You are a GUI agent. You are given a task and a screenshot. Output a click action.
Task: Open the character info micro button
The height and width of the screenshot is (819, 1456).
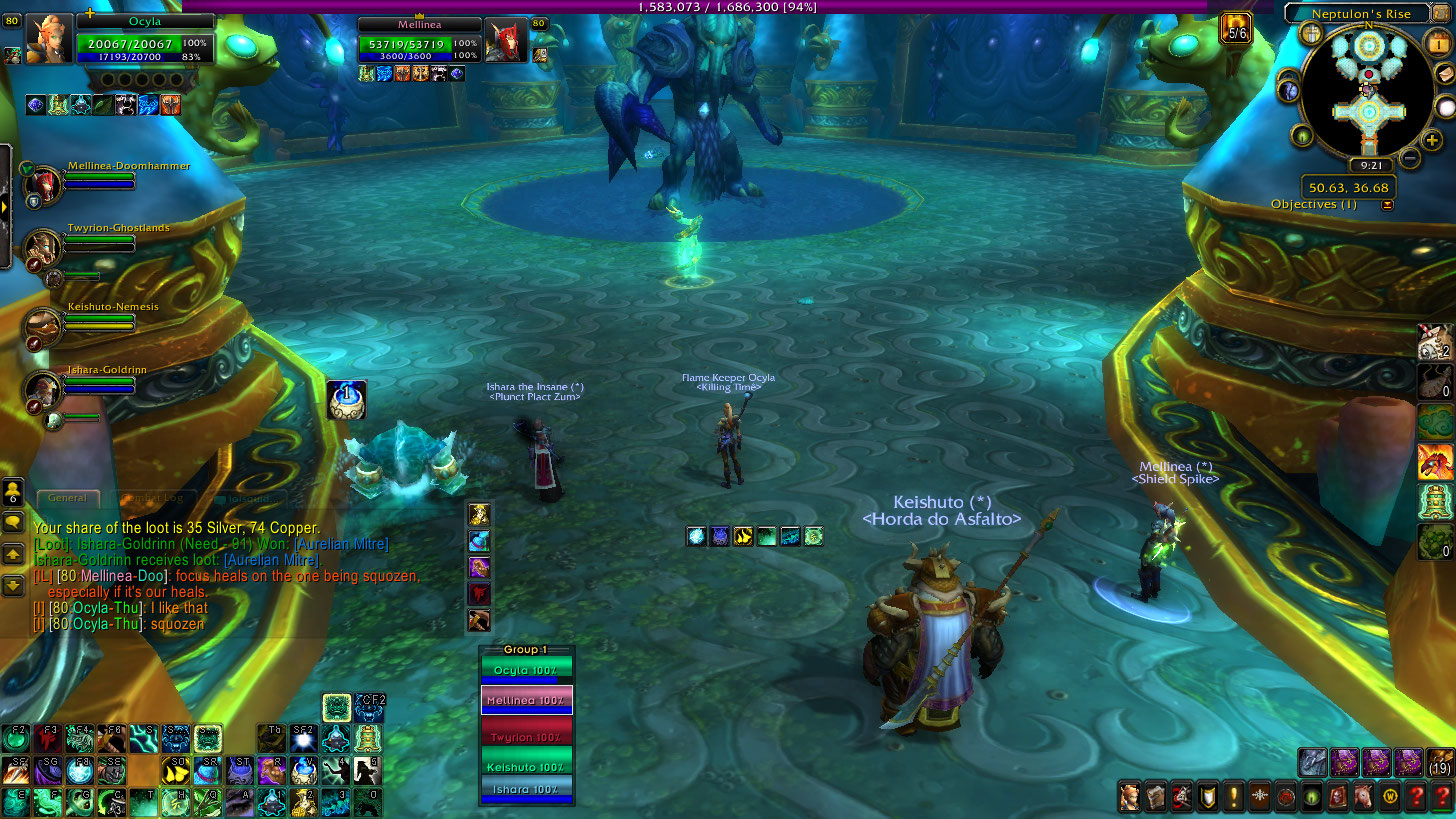pos(1129,797)
